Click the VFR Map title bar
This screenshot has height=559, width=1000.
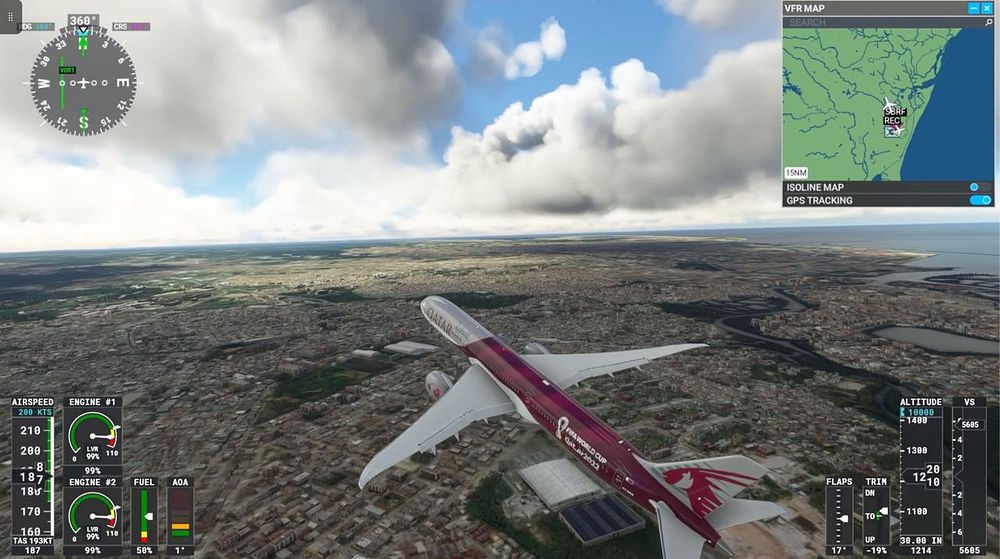pos(870,8)
